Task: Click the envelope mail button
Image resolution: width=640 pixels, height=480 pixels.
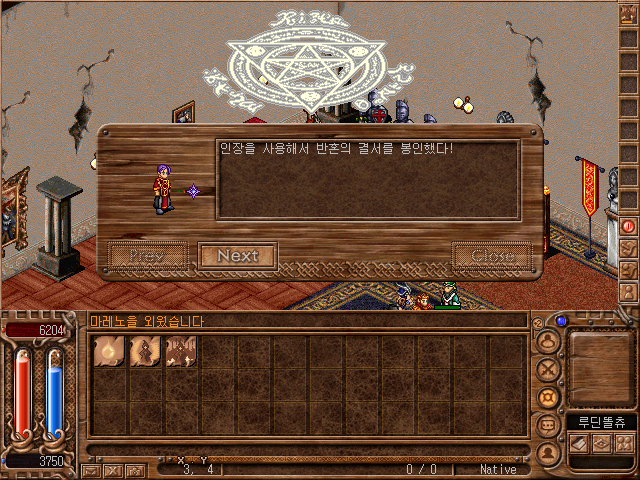Action: pyautogui.click(x=92, y=469)
